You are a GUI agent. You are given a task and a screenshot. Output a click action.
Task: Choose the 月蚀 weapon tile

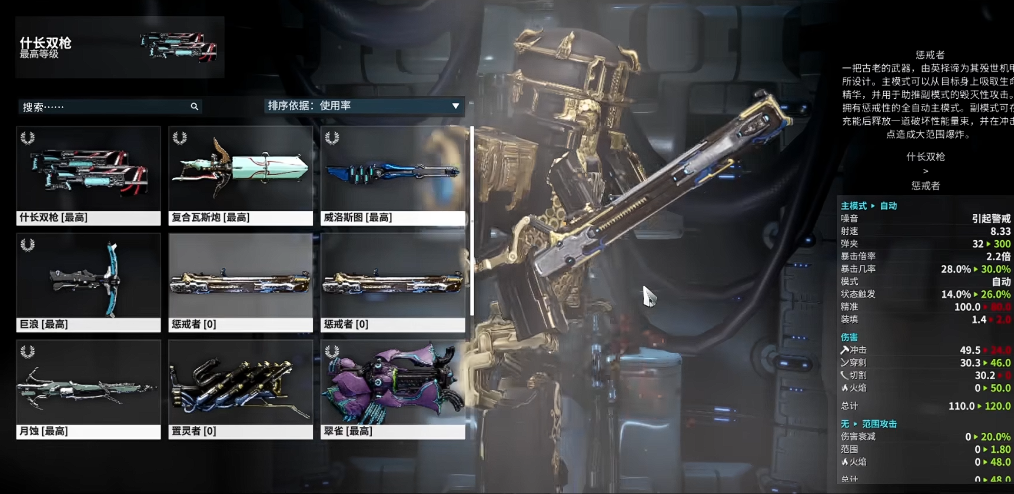click(x=88, y=389)
